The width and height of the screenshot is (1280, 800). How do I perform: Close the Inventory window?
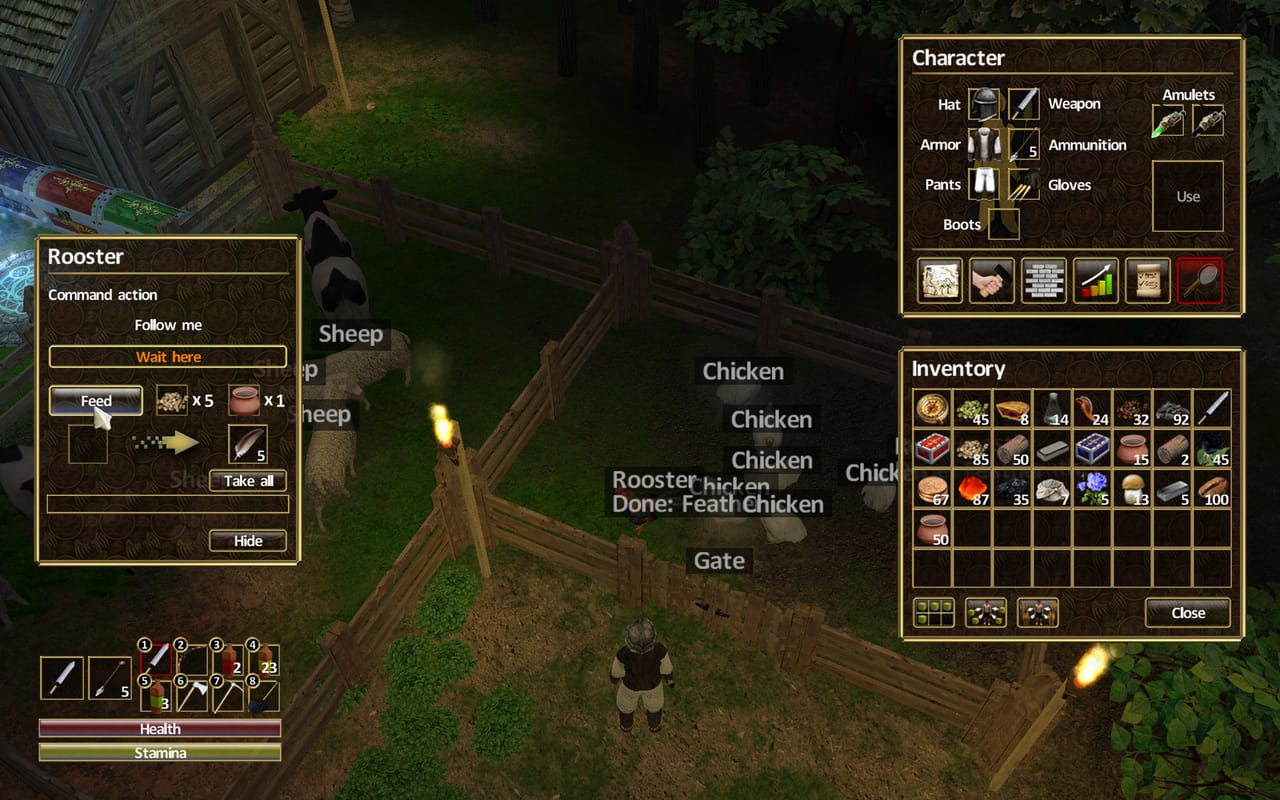[x=1186, y=613]
